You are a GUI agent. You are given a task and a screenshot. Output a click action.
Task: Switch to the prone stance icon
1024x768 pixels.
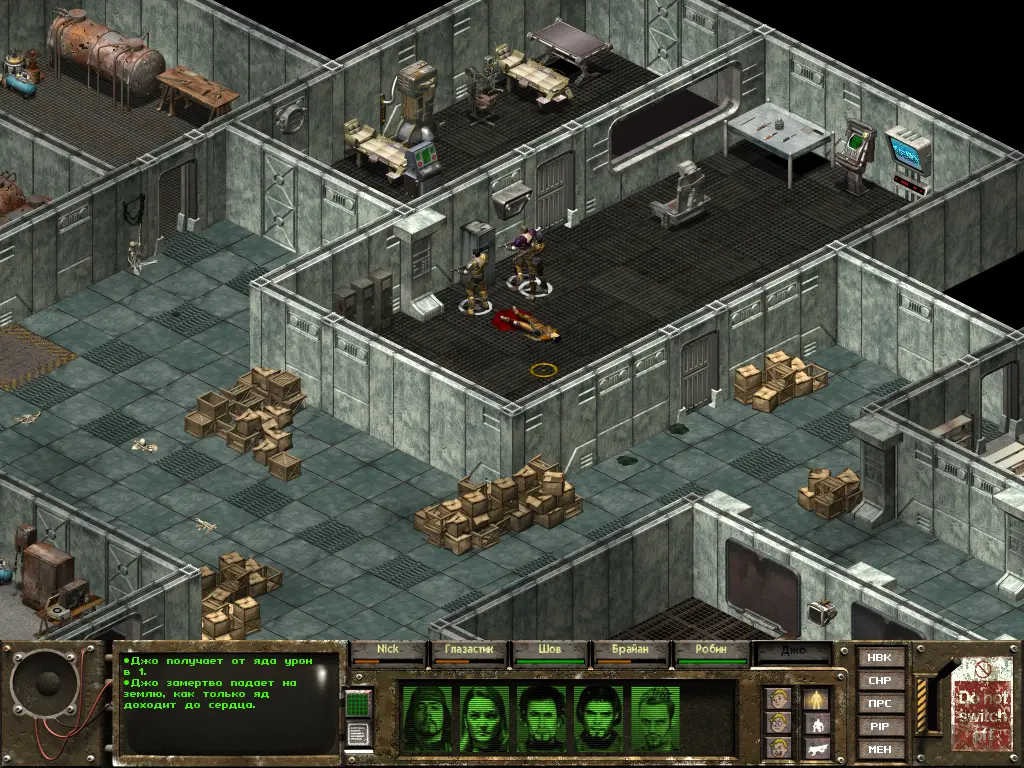pos(815,746)
